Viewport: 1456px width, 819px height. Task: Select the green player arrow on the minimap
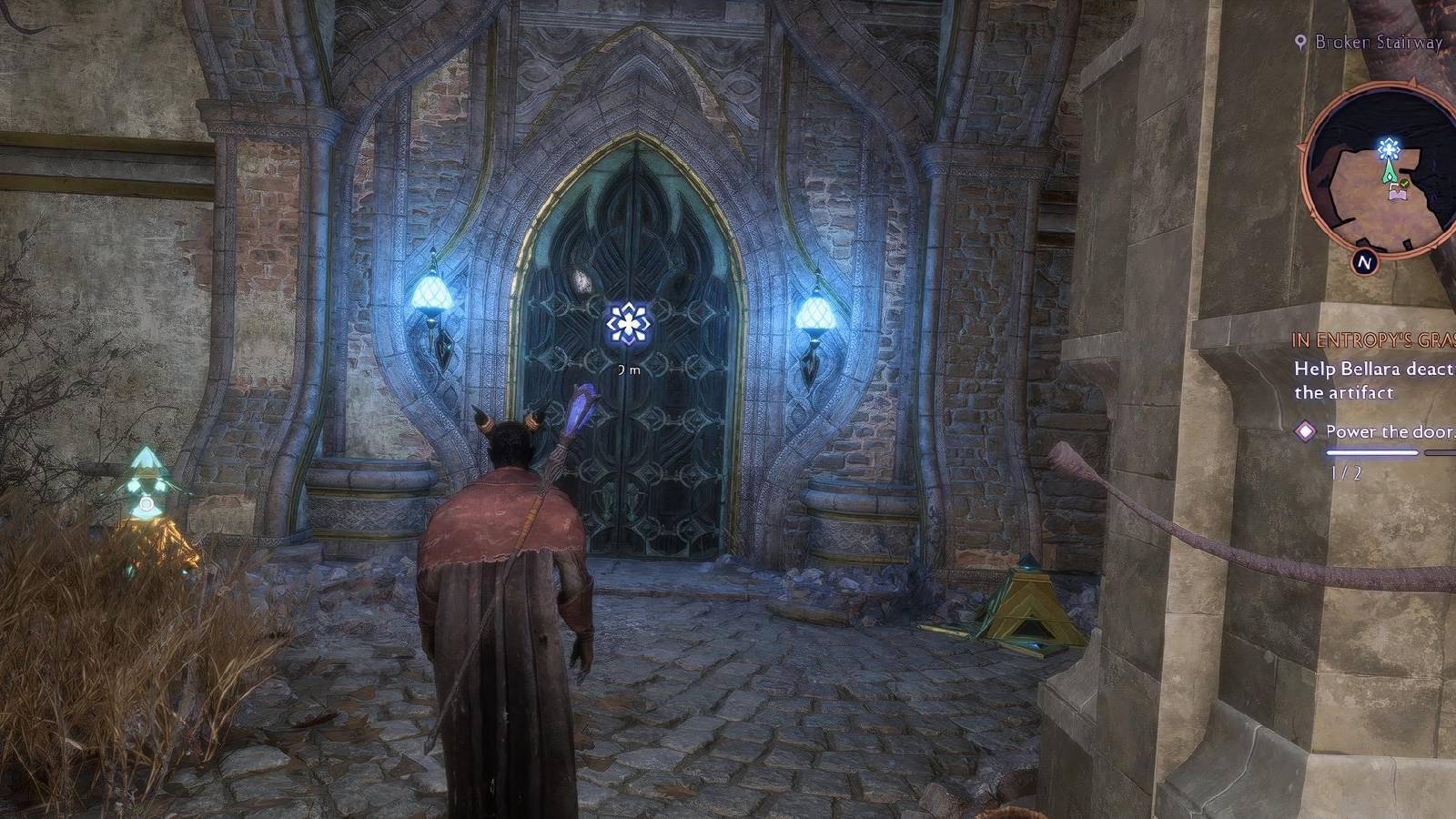pyautogui.click(x=1390, y=172)
